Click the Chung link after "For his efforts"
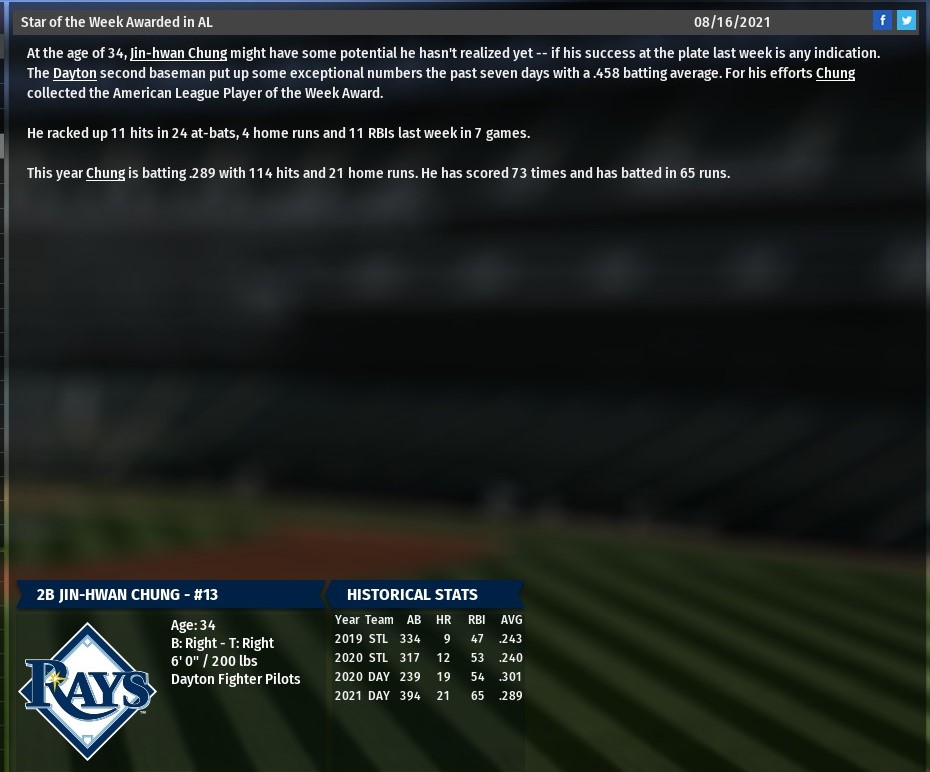 (835, 73)
